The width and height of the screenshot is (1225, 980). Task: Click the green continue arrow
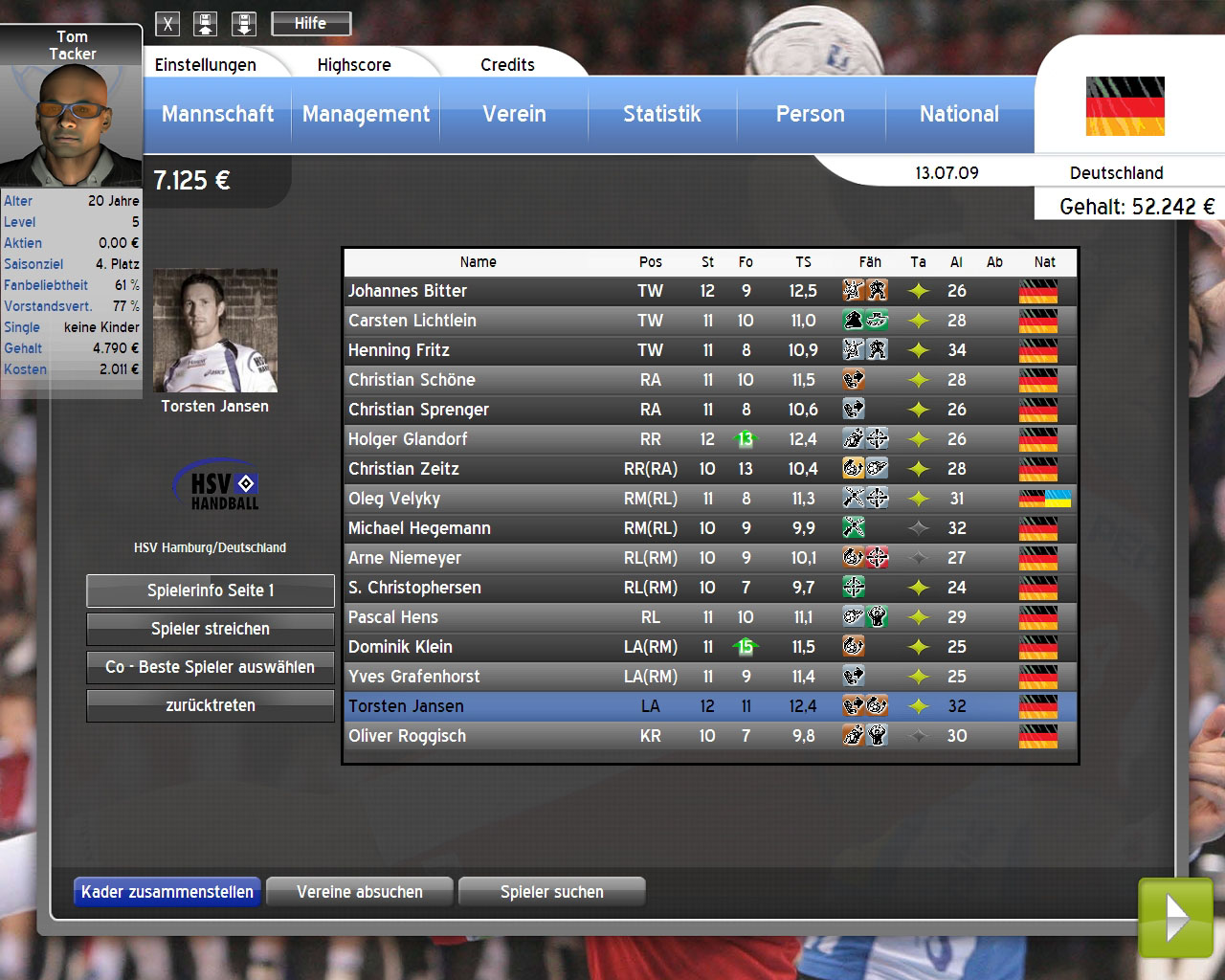click(x=1175, y=919)
